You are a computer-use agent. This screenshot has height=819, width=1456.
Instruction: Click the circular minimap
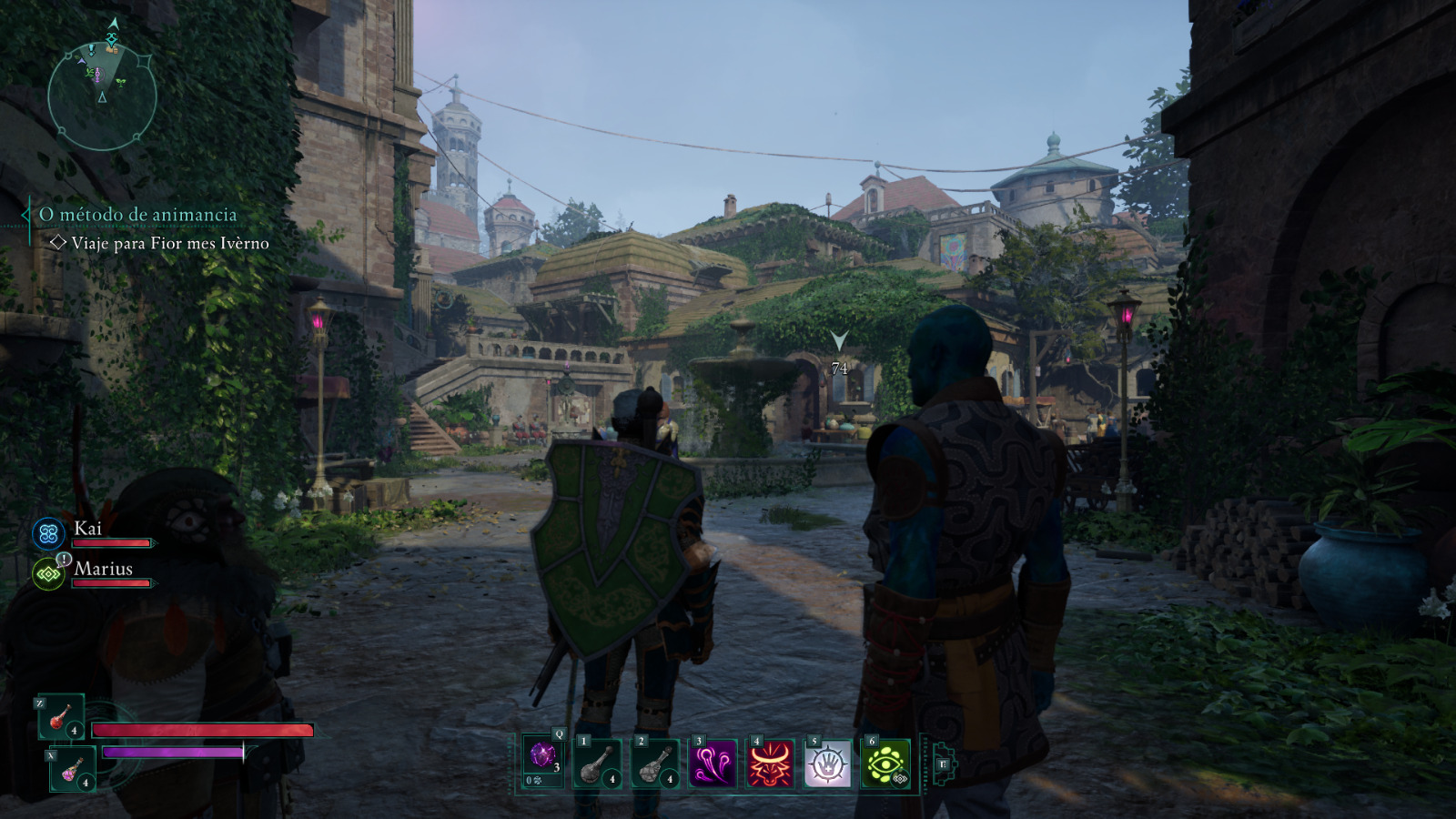[x=102, y=96]
